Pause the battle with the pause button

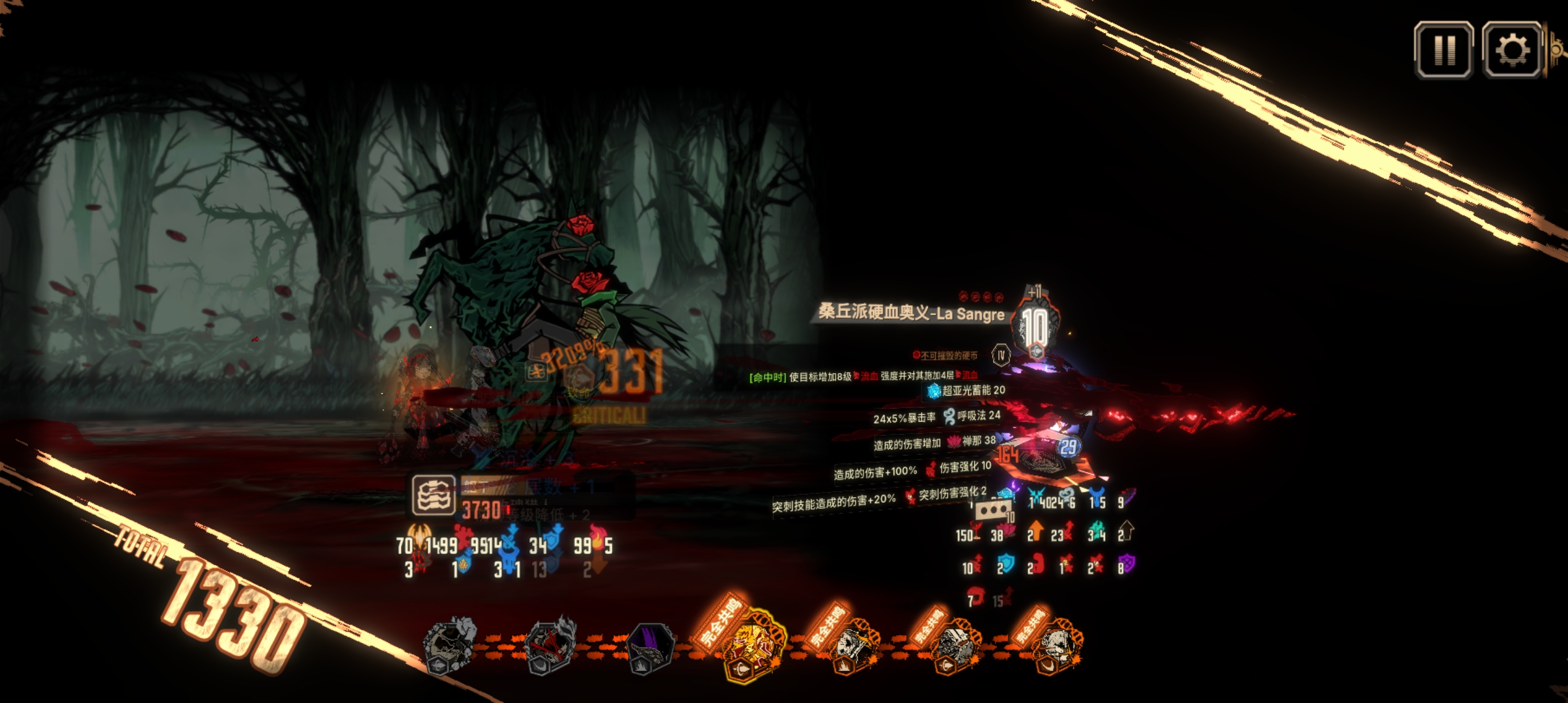click(1444, 50)
